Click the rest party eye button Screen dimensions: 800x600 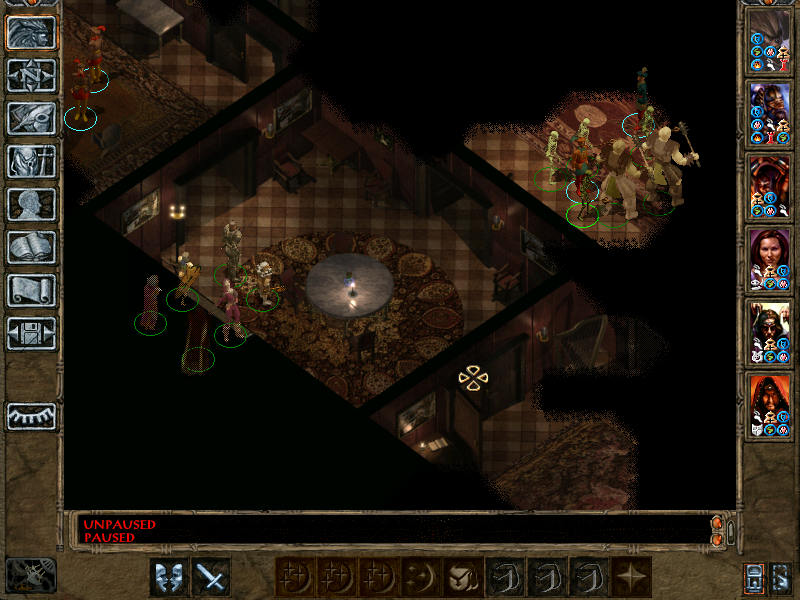coord(32,416)
